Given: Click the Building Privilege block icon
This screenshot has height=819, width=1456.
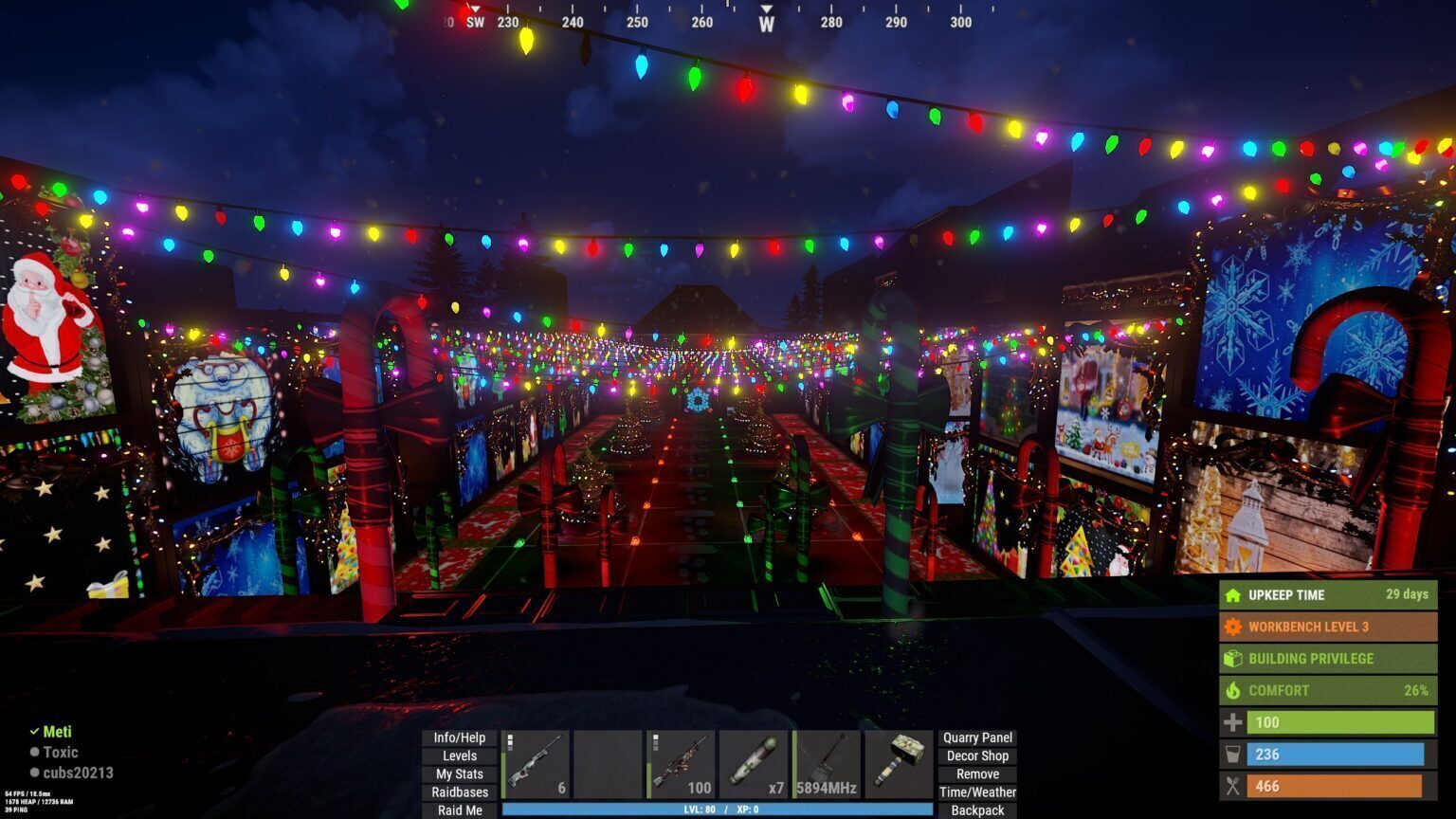Looking at the screenshot, I should coord(1233,658).
